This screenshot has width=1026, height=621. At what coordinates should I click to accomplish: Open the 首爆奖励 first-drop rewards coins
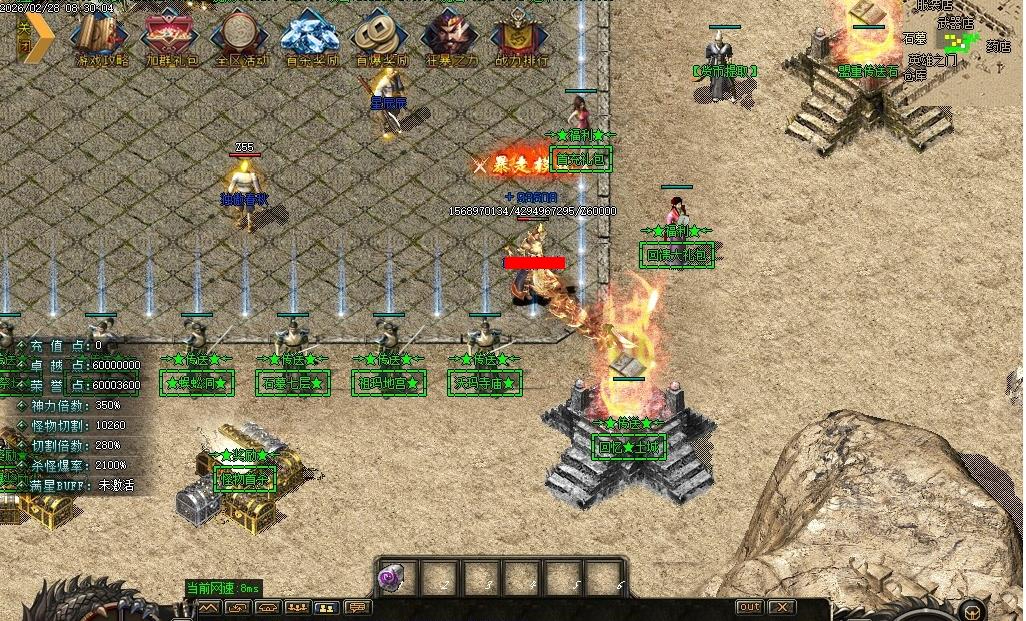click(381, 38)
